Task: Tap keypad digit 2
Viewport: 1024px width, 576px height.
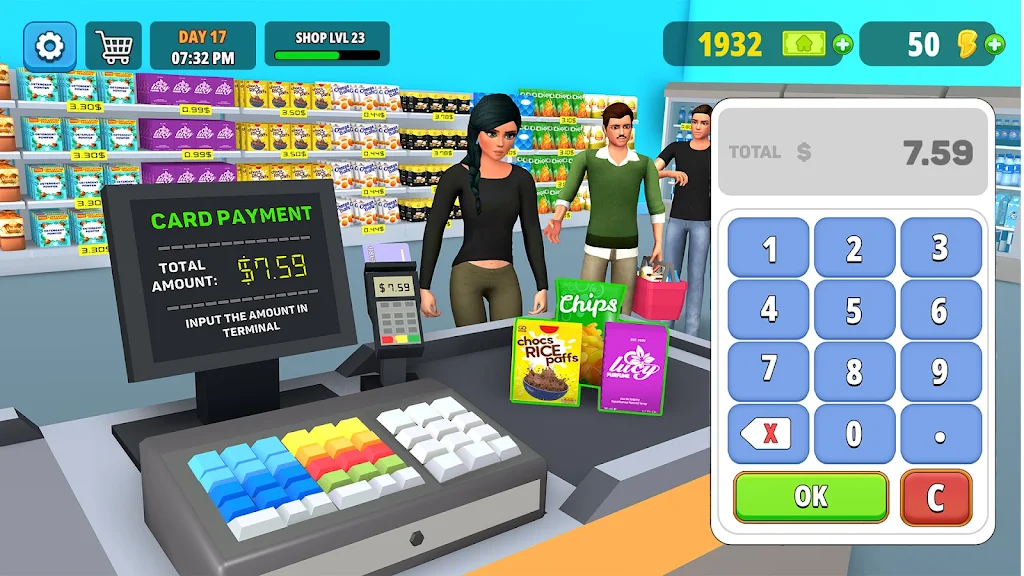Action: [854, 248]
